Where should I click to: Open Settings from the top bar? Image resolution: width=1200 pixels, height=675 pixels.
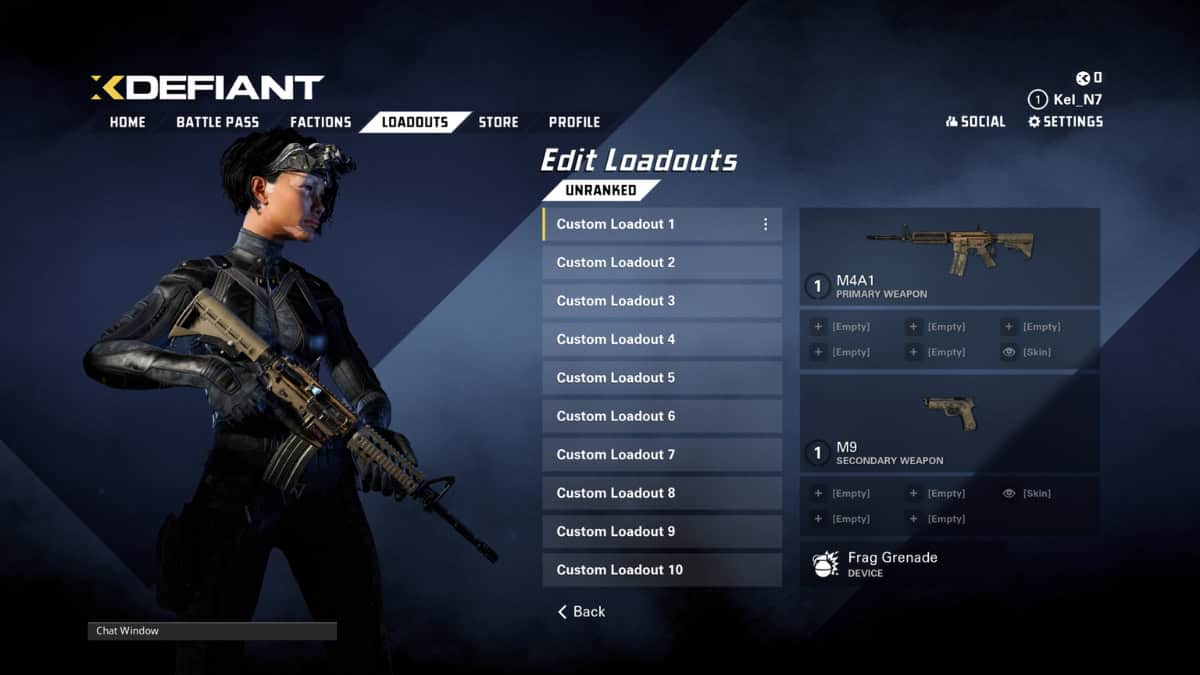coord(1065,122)
